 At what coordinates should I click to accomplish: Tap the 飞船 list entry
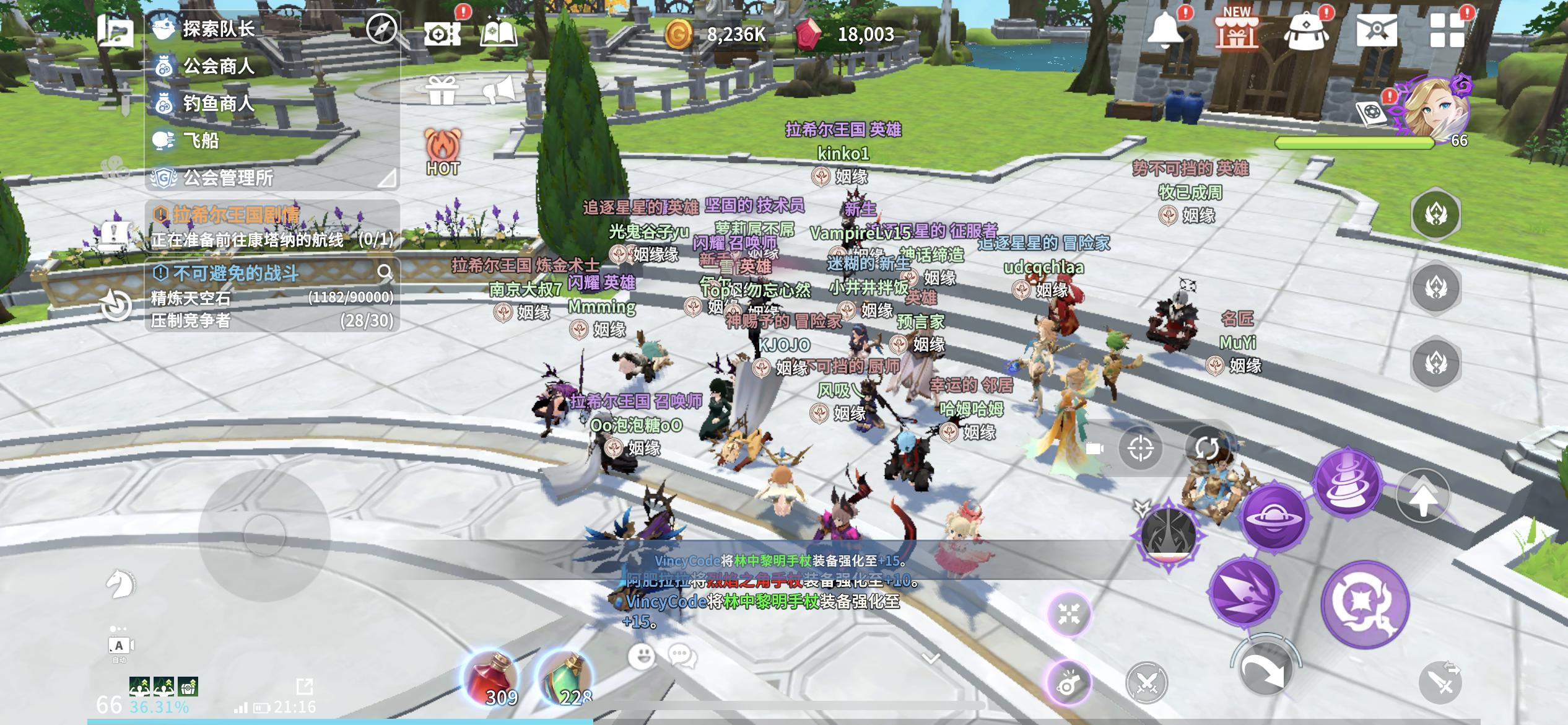point(201,141)
